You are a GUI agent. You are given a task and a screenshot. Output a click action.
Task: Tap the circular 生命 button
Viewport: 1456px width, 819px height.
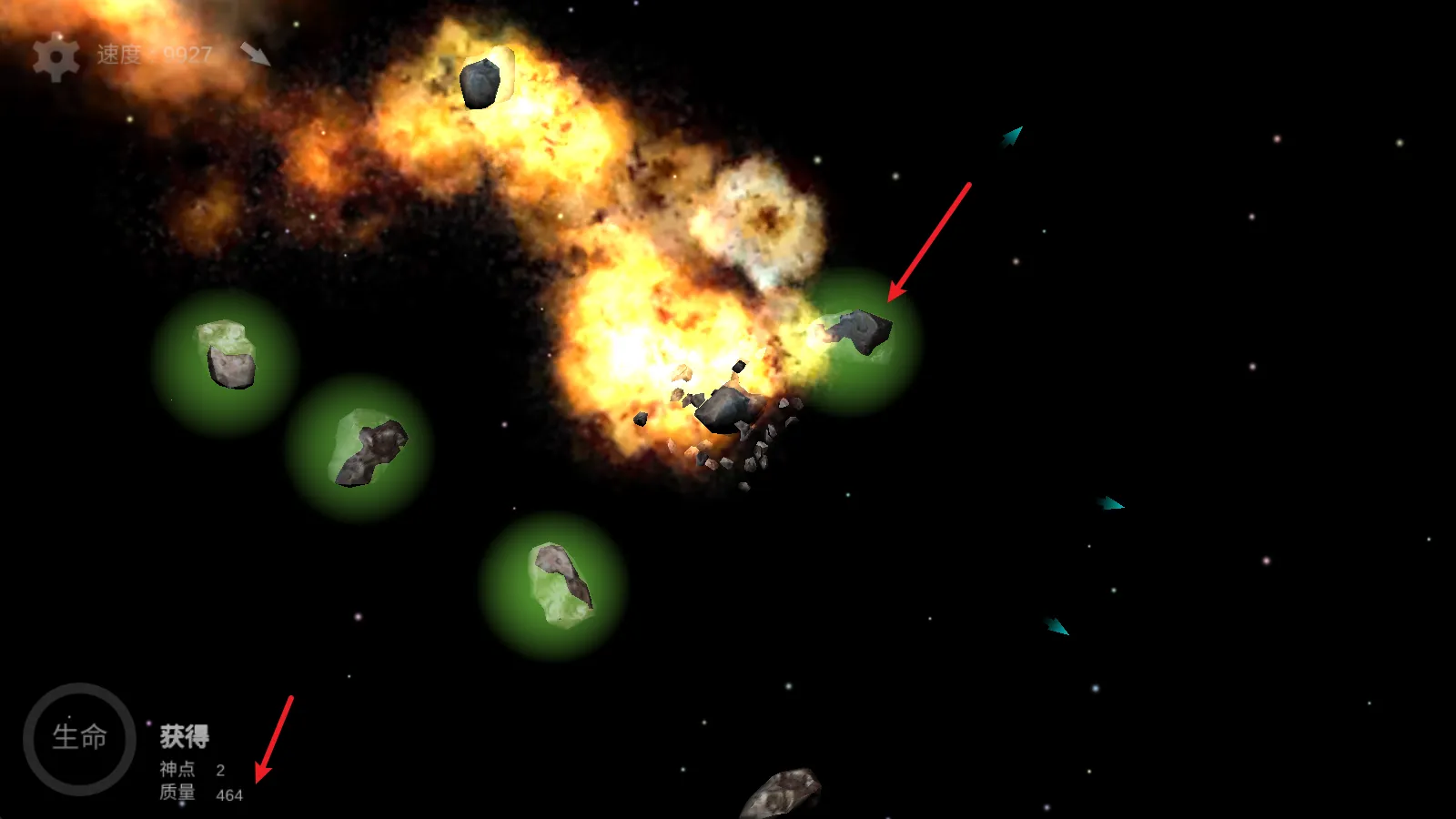[80, 738]
